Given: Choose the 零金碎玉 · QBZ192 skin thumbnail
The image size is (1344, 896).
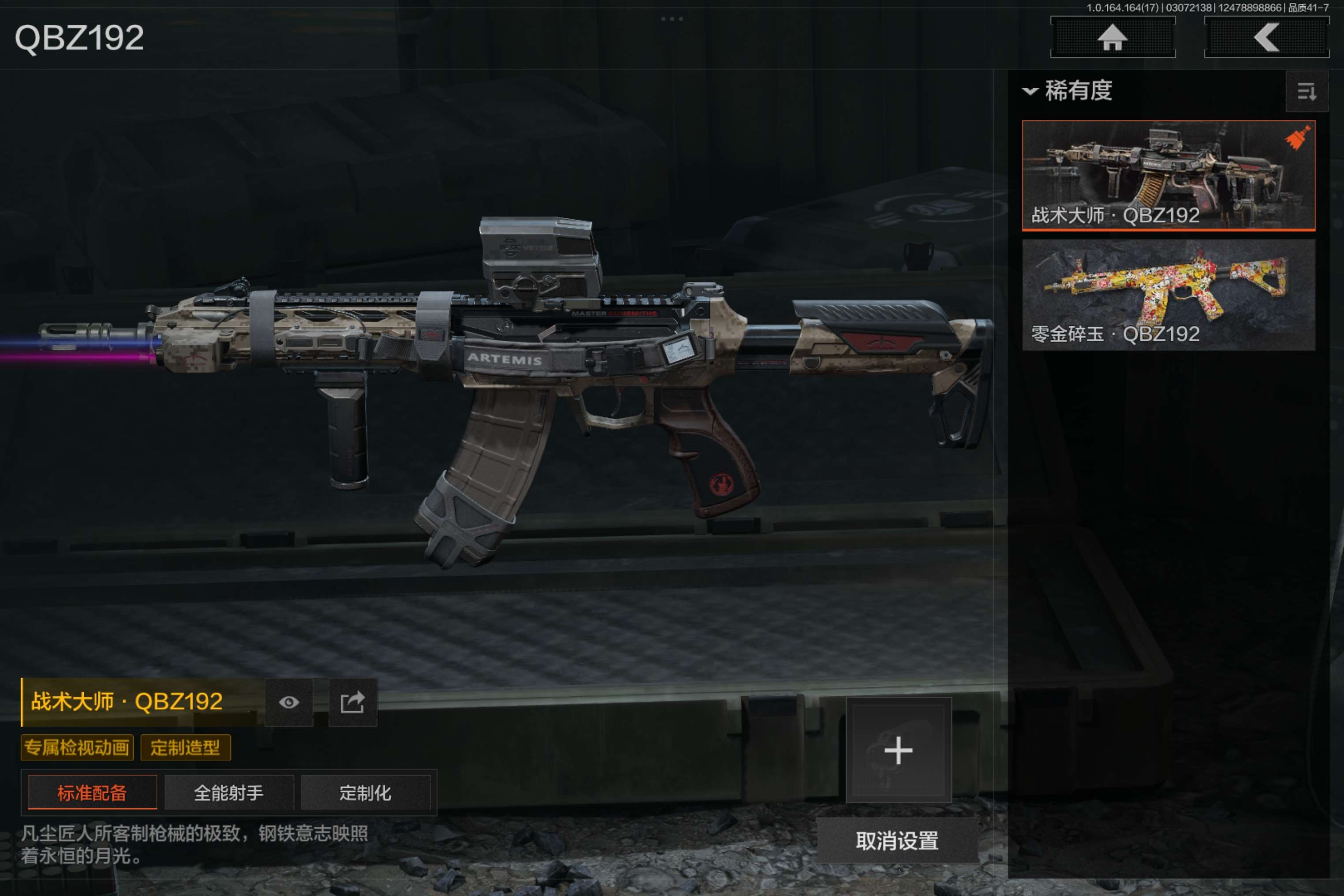Looking at the screenshot, I should tap(1168, 294).
